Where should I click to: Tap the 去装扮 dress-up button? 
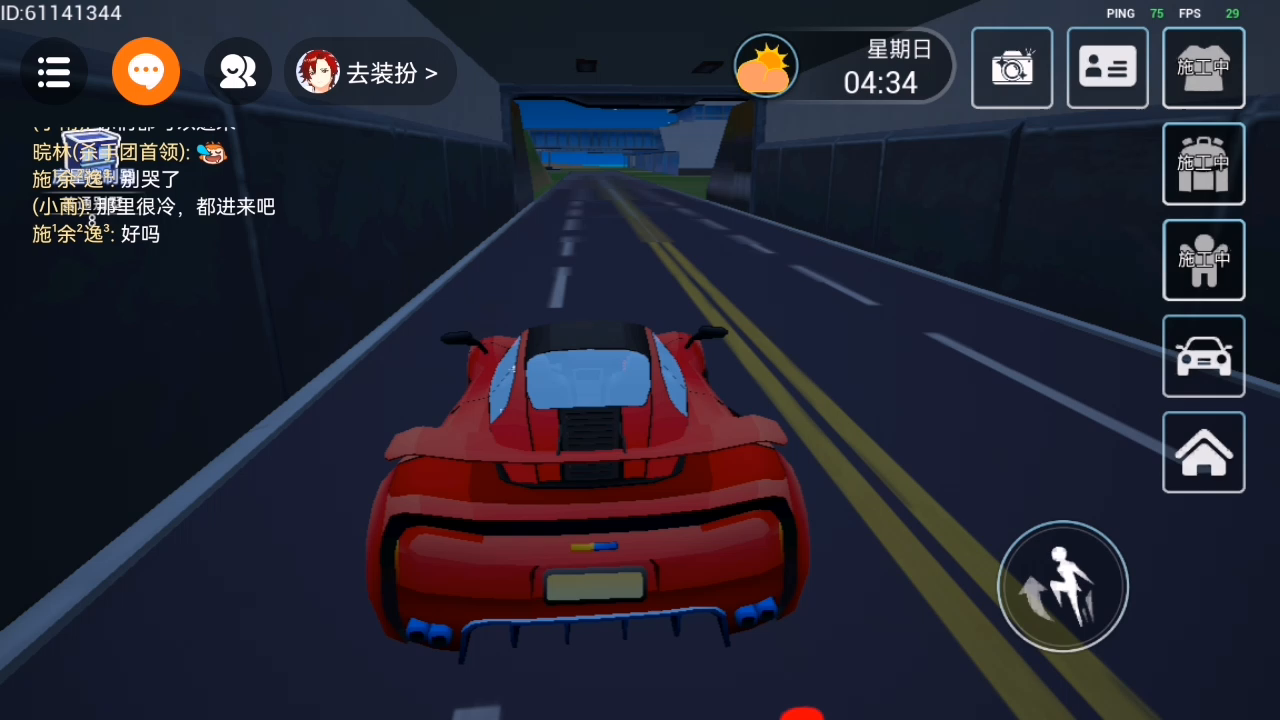[371, 72]
